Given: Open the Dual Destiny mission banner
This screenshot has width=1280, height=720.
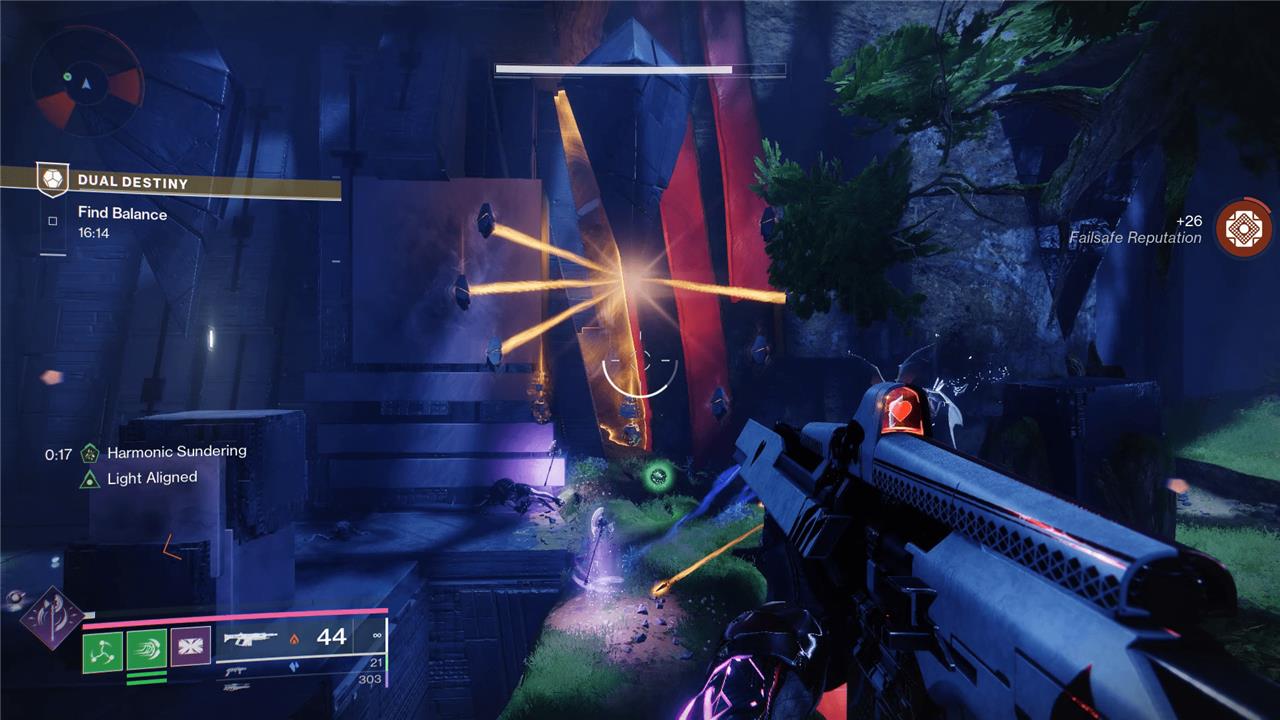Looking at the screenshot, I should [170, 181].
